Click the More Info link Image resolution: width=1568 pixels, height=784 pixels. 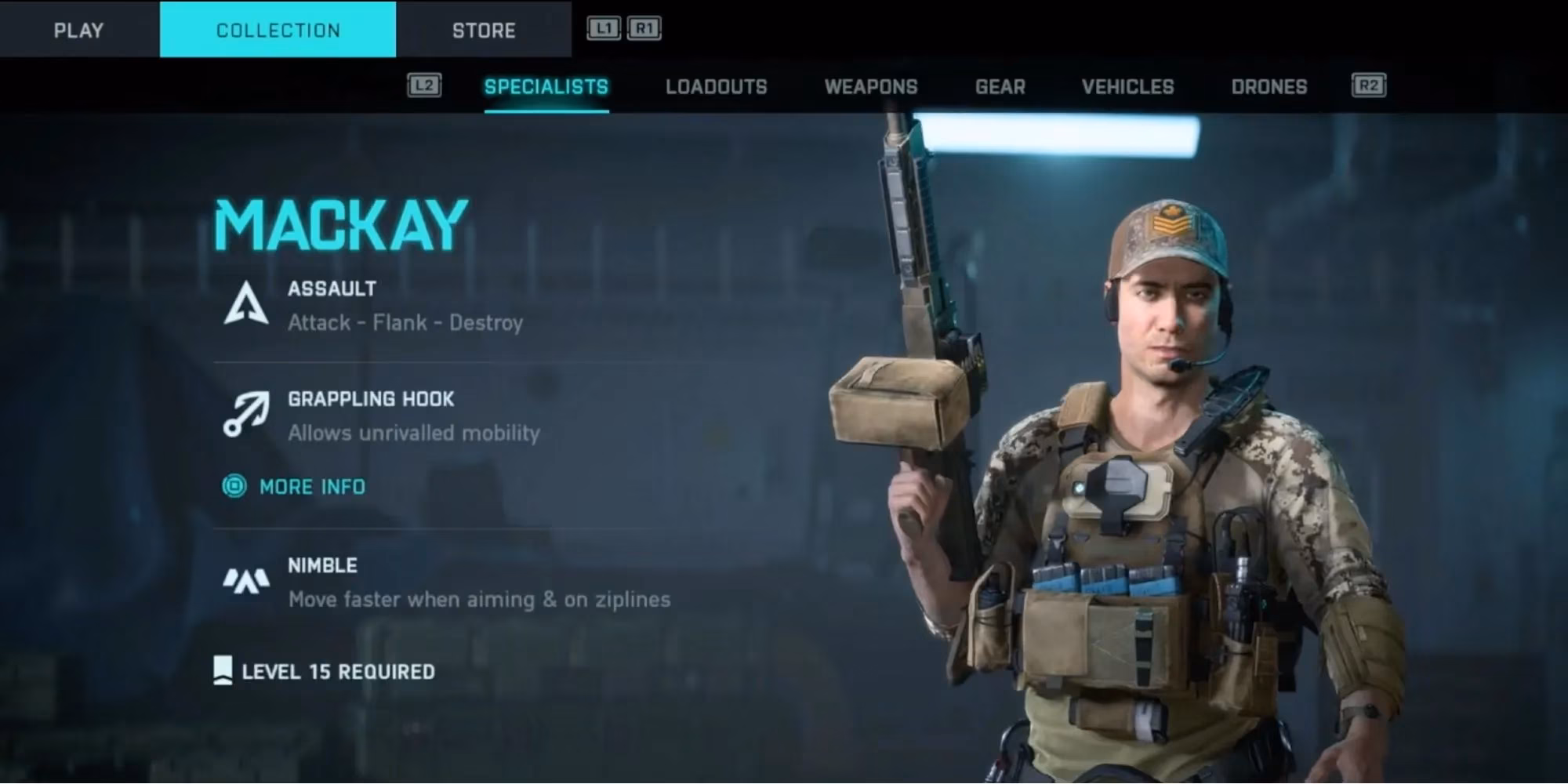point(312,486)
